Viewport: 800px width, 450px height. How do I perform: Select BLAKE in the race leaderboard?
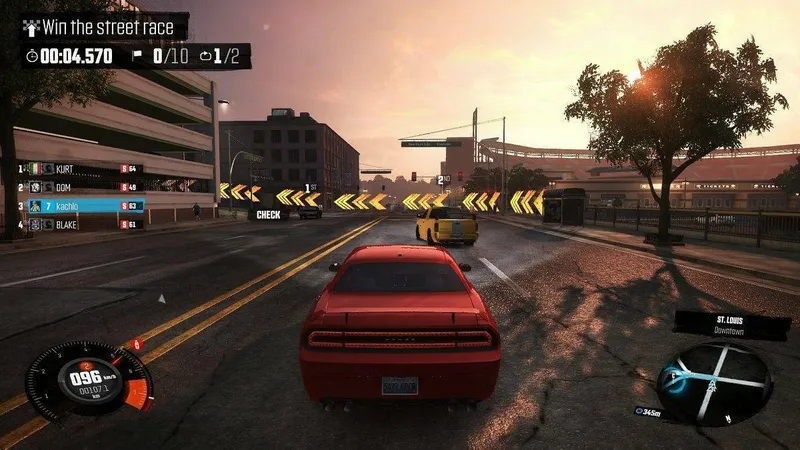click(x=80, y=224)
